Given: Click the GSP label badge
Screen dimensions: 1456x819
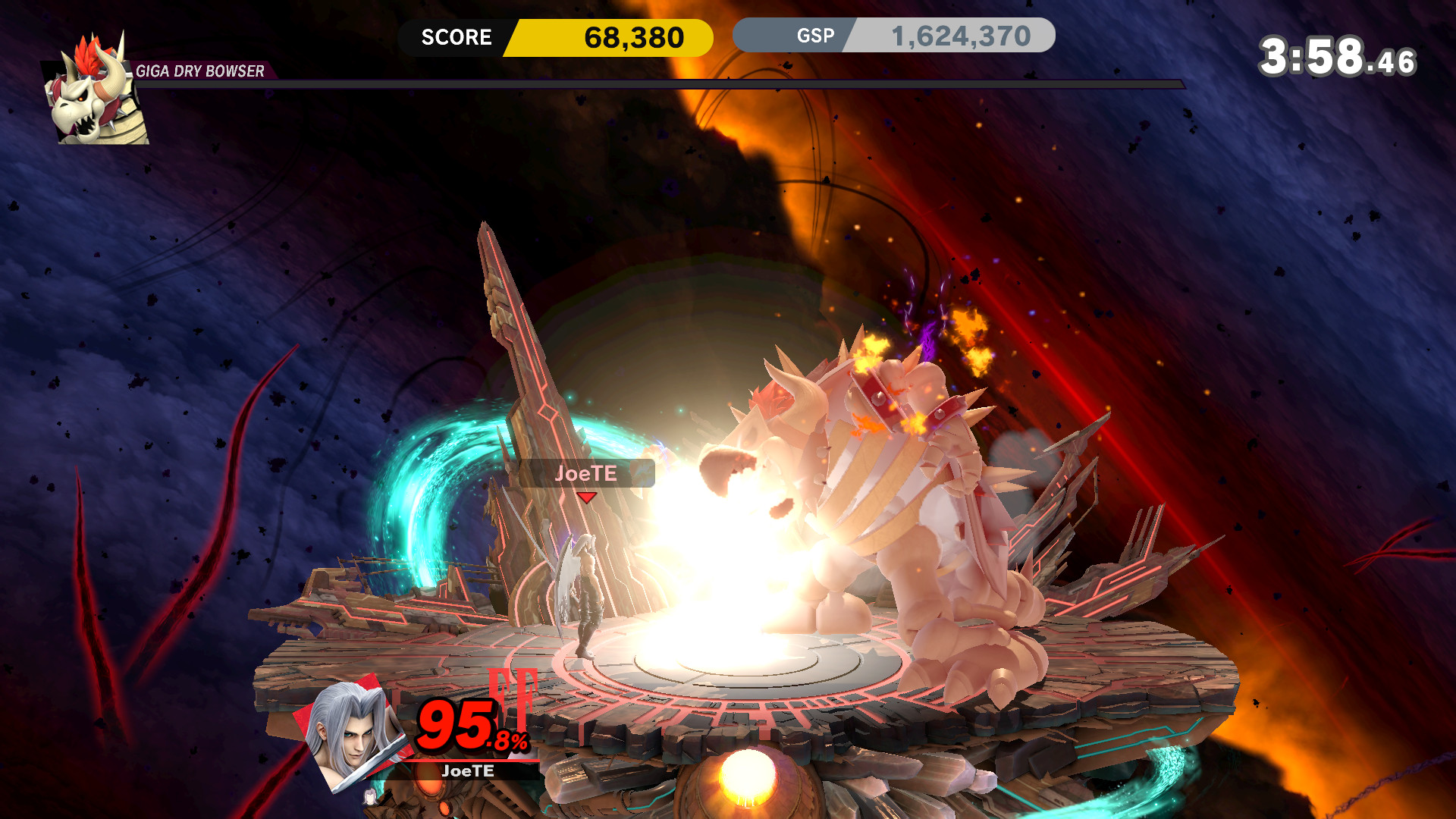Looking at the screenshot, I should [814, 35].
